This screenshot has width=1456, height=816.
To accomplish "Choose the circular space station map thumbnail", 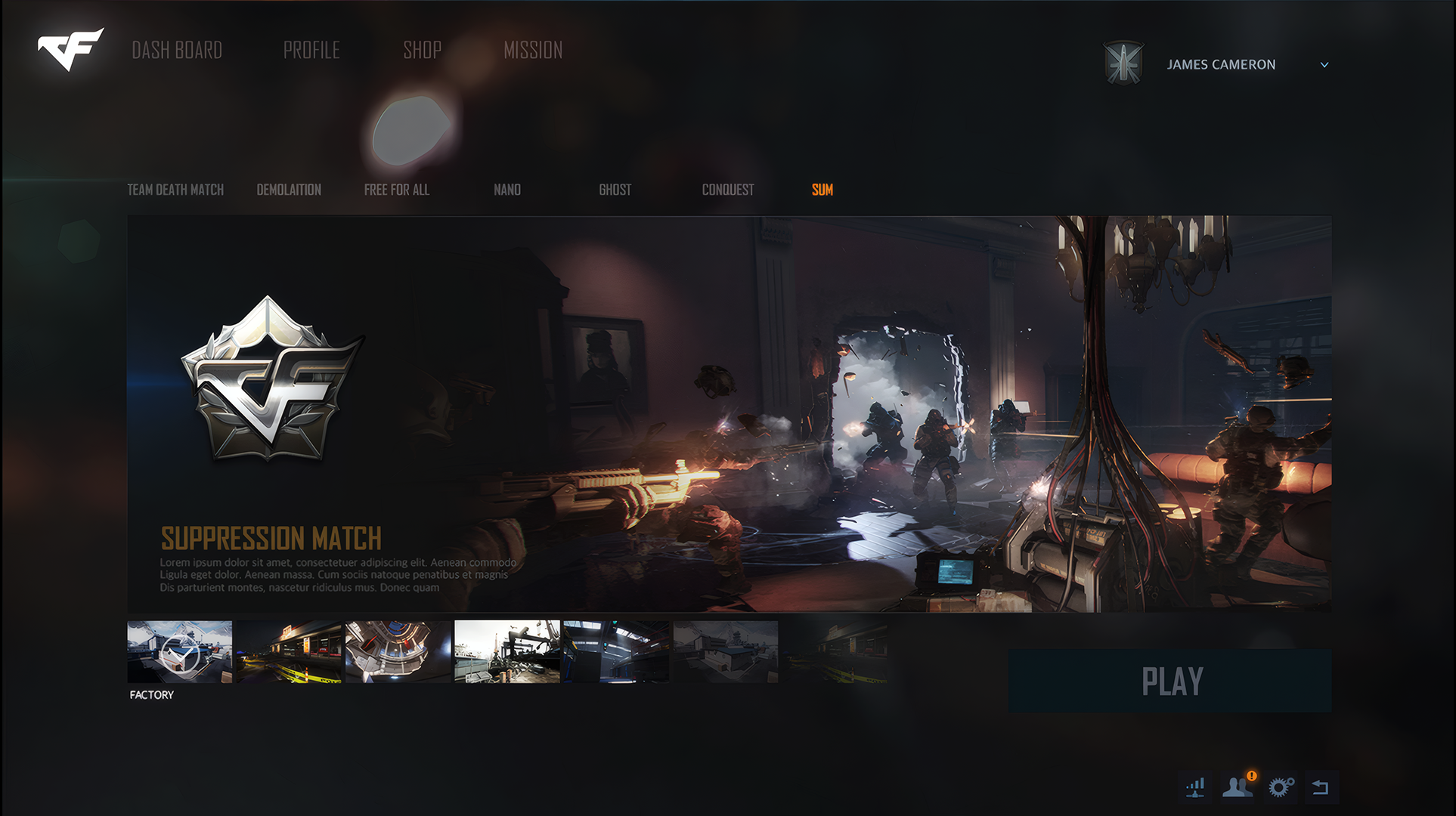I will point(398,652).
